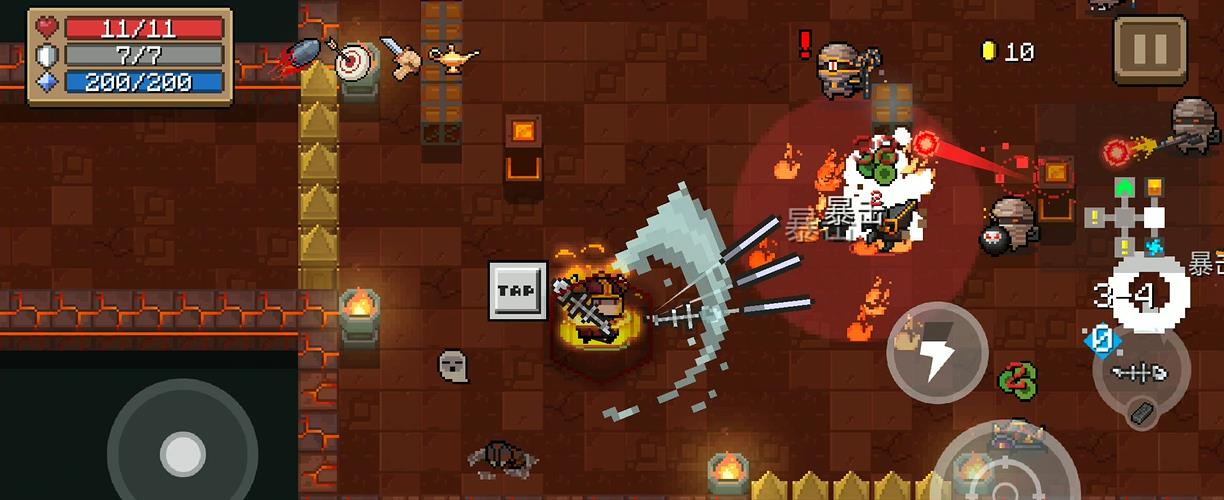Select the sword-in-hand buff icon
Screen dimensions: 1224x500
pos(399,58)
